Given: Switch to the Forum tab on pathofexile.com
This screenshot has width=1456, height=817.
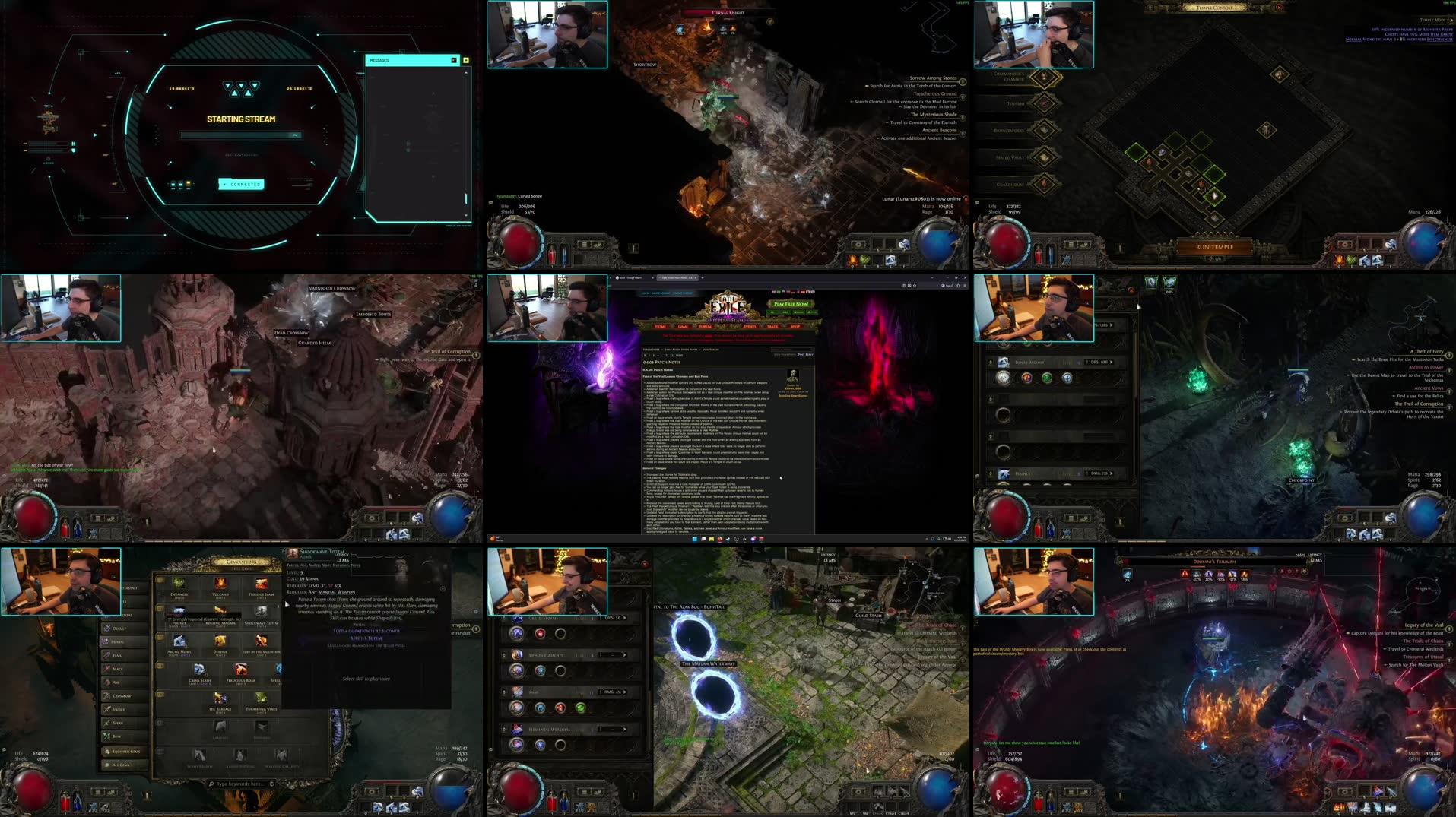Looking at the screenshot, I should [704, 326].
